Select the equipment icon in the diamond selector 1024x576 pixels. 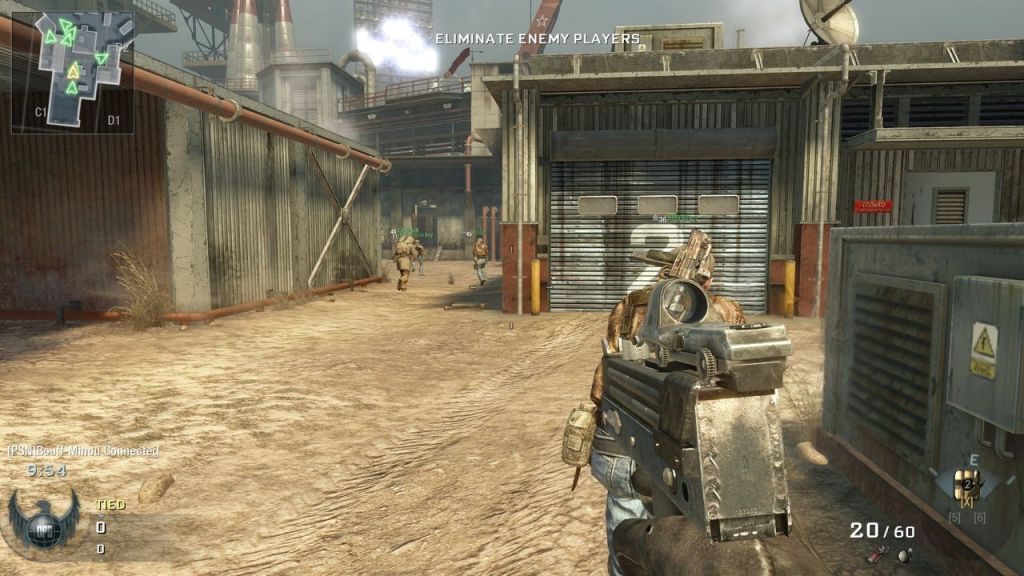[966, 485]
